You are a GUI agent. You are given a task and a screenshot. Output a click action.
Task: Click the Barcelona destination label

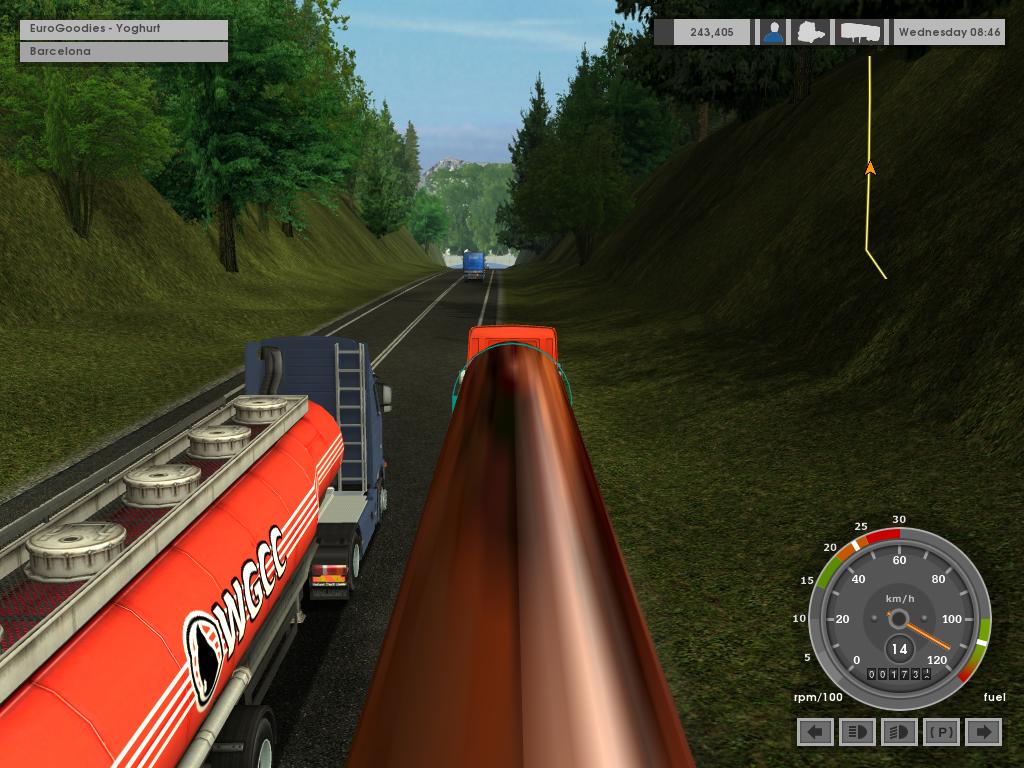point(124,51)
